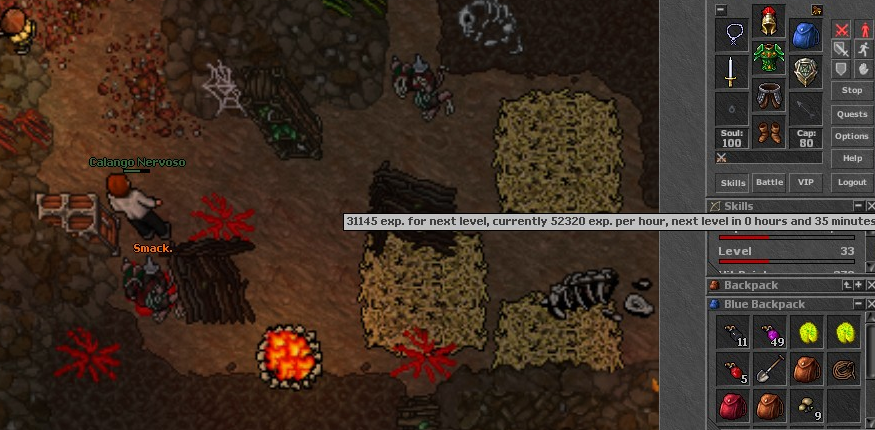The height and width of the screenshot is (430, 875).
Task: Toggle the Skills window button
Action: [x=733, y=183]
